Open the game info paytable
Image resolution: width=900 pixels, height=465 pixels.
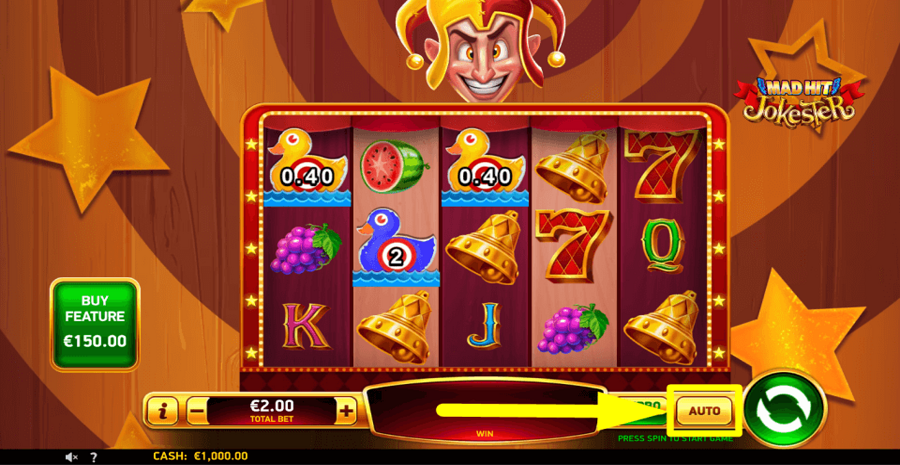click(162, 409)
